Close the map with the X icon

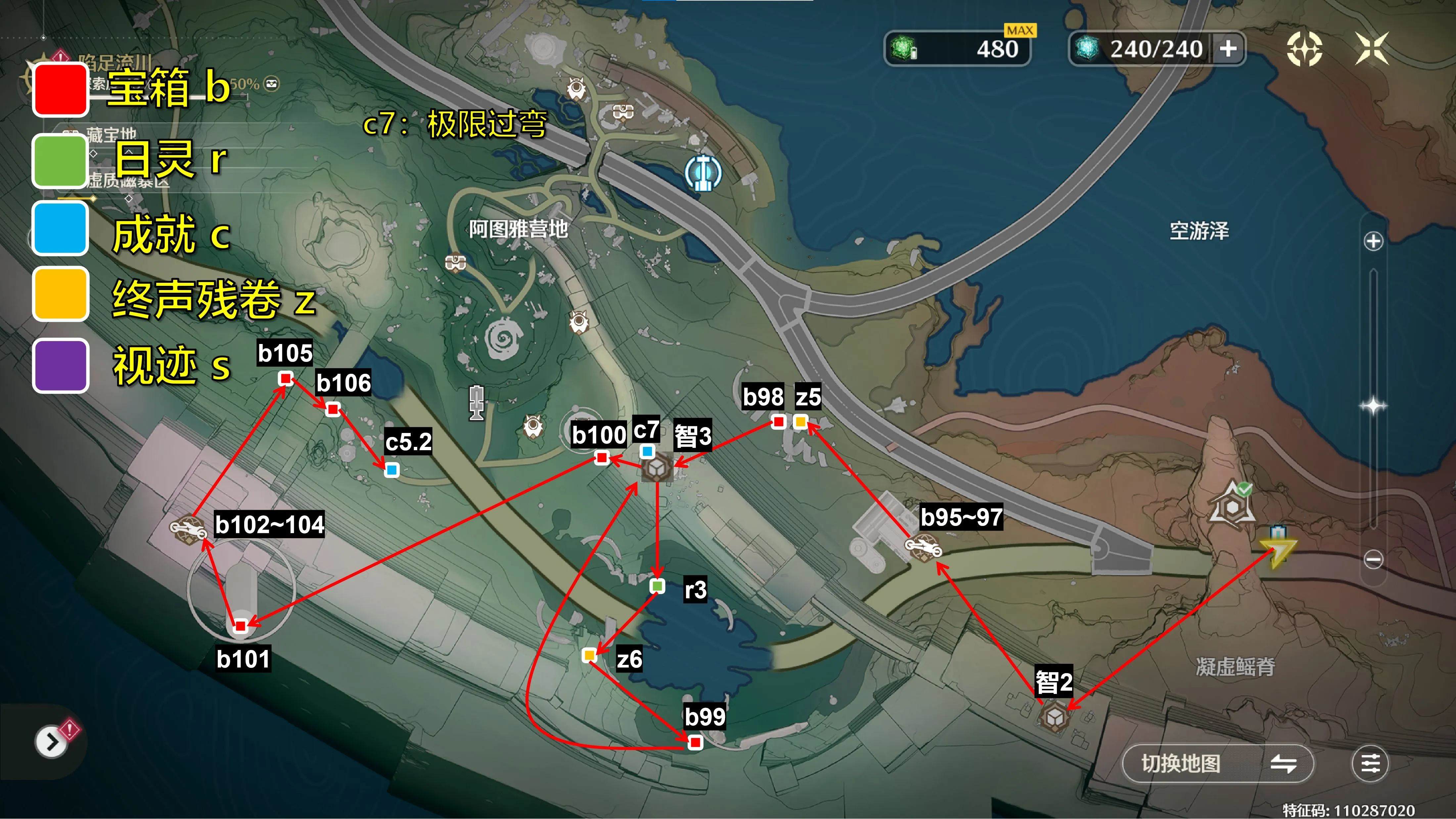1371,49
